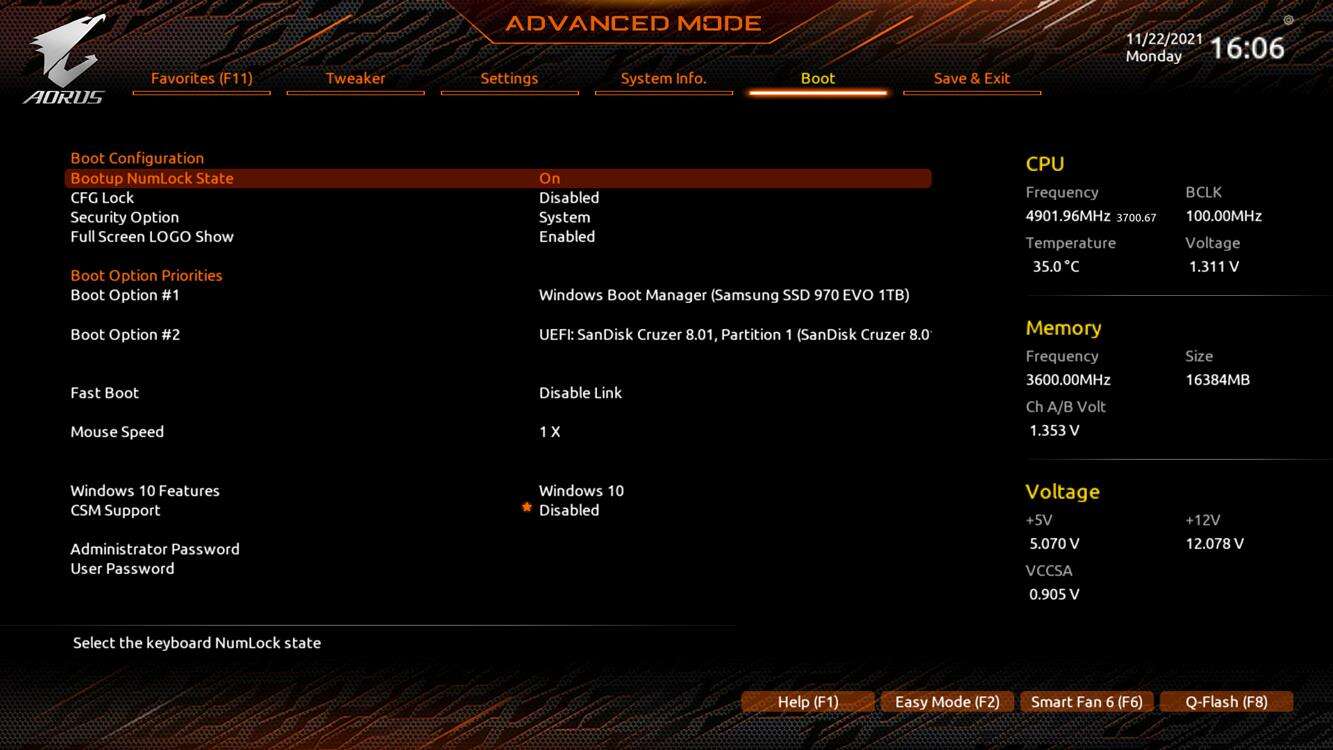Image resolution: width=1333 pixels, height=750 pixels.
Task: Select Boot Option #2 entry
Action: click(733, 334)
